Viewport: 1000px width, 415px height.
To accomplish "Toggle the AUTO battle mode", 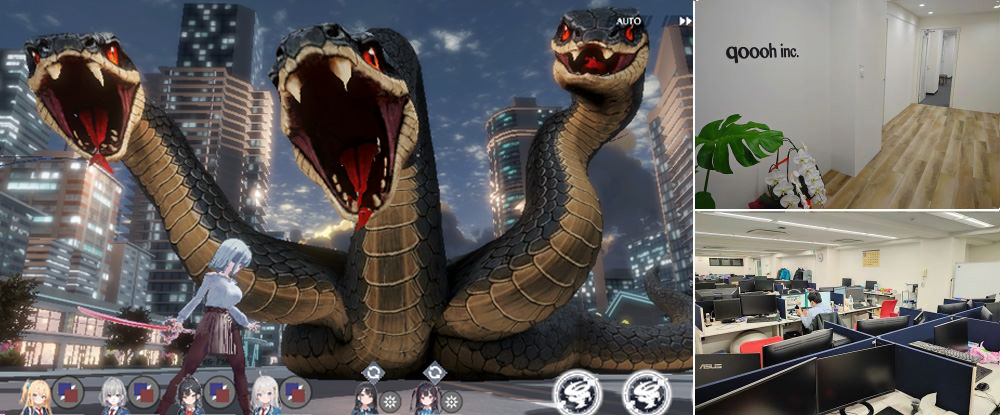I will (x=629, y=21).
